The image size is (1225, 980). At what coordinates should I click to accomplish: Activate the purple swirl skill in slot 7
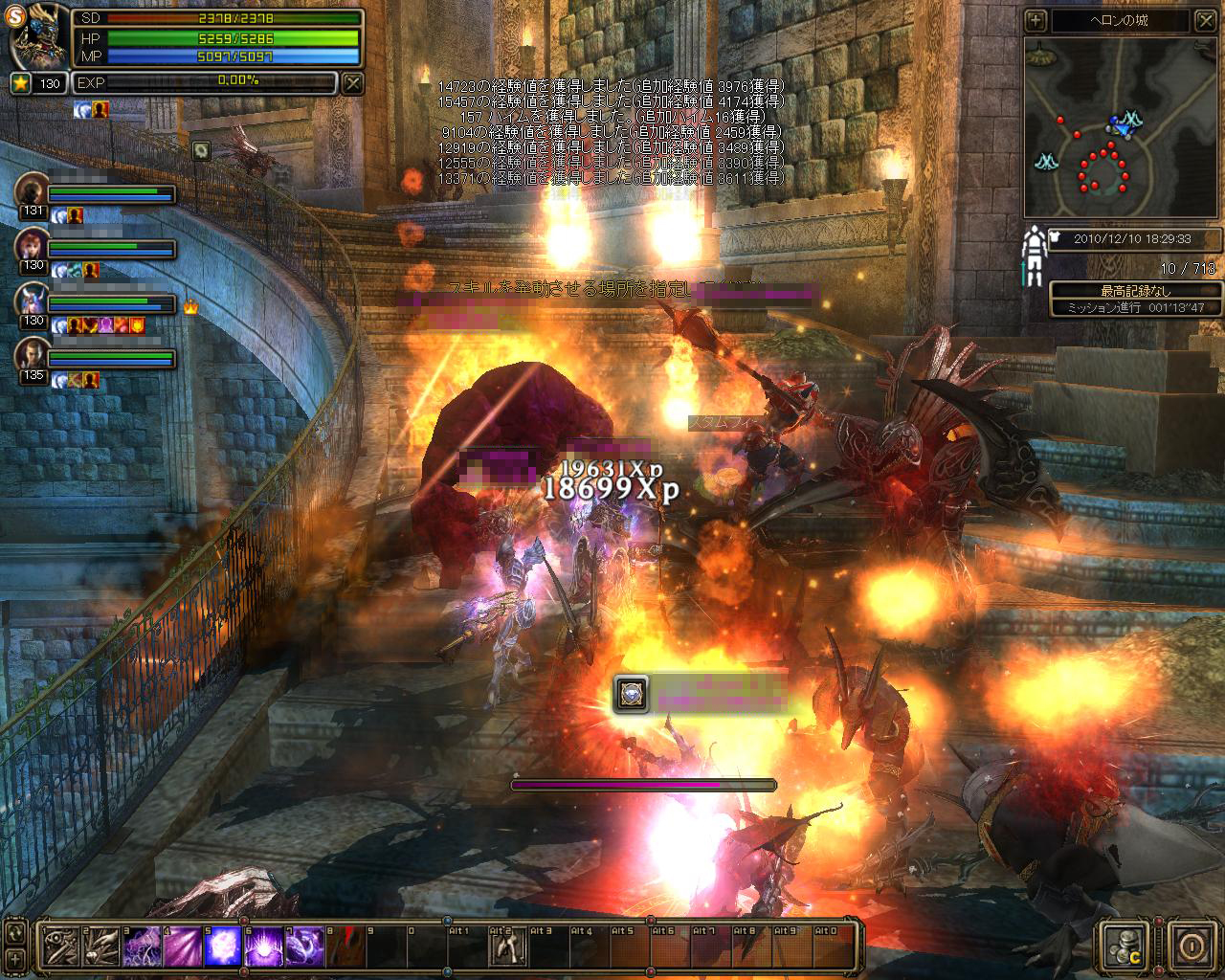[x=305, y=947]
